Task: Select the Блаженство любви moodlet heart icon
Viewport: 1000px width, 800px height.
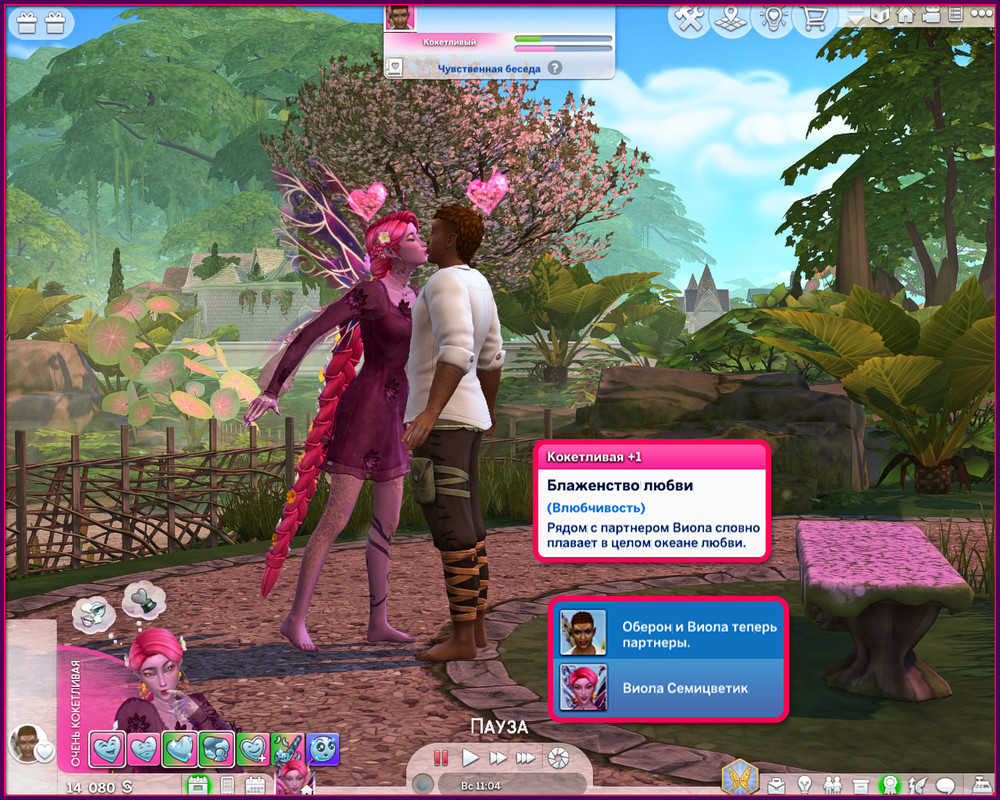Action: pyautogui.click(x=108, y=748)
